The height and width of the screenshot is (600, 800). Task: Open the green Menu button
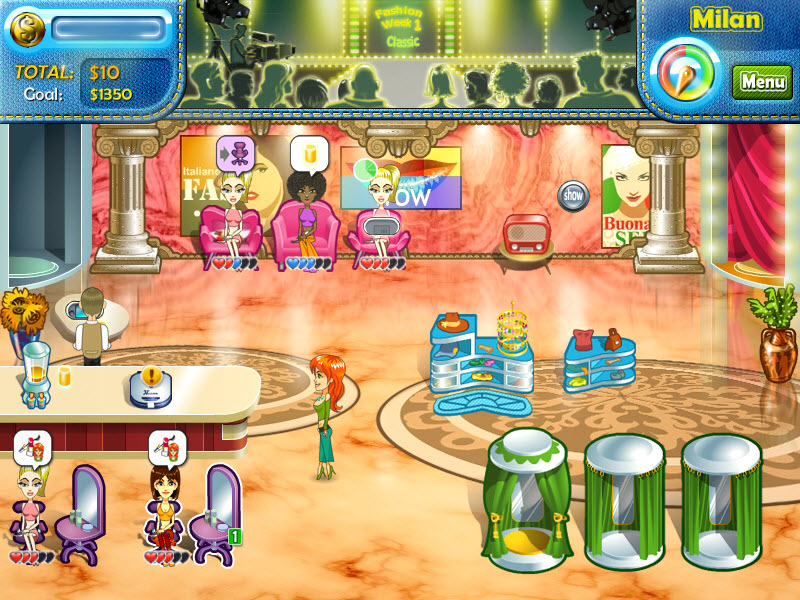pos(763,82)
